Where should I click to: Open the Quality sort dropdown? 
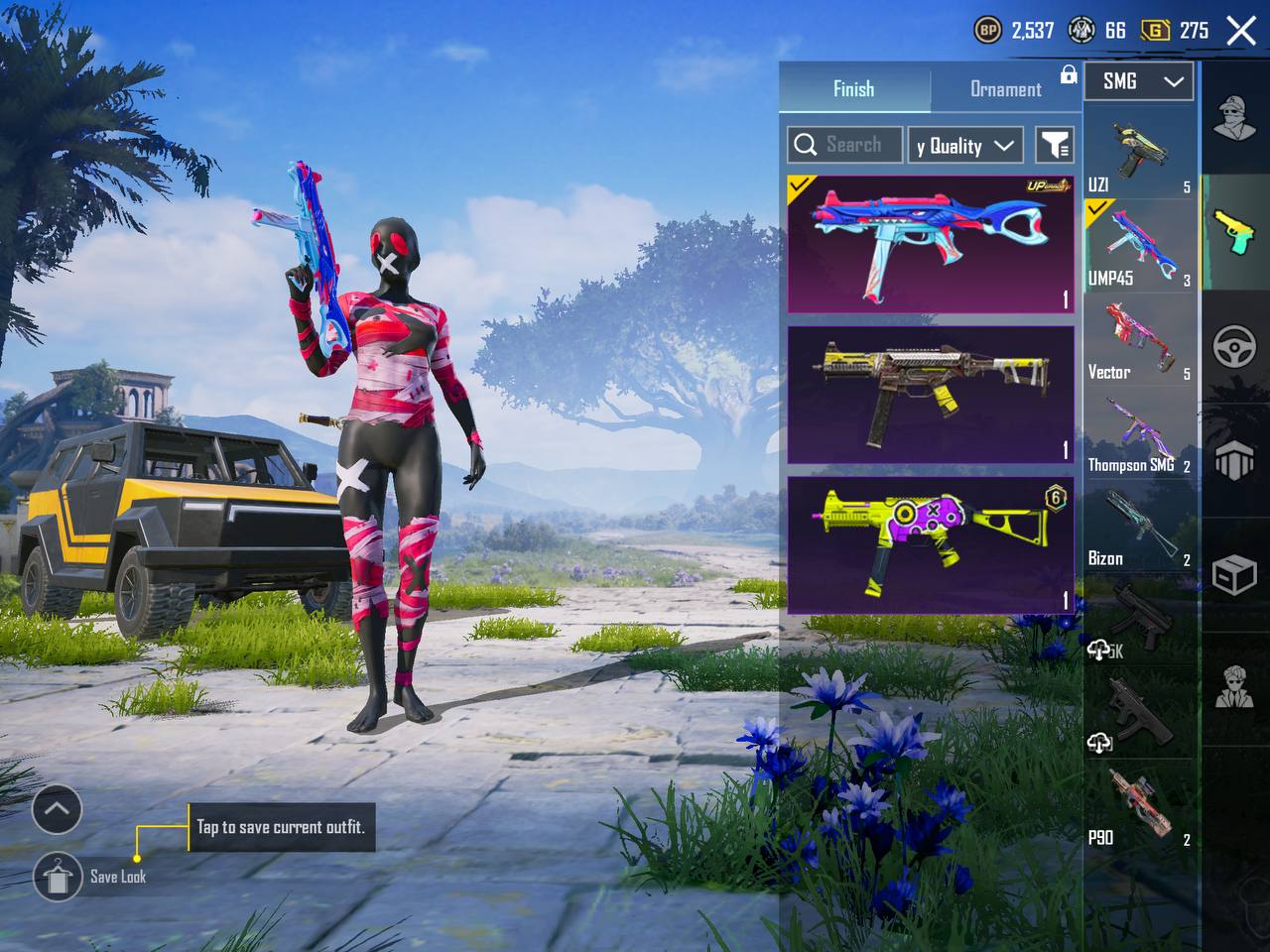tap(964, 146)
